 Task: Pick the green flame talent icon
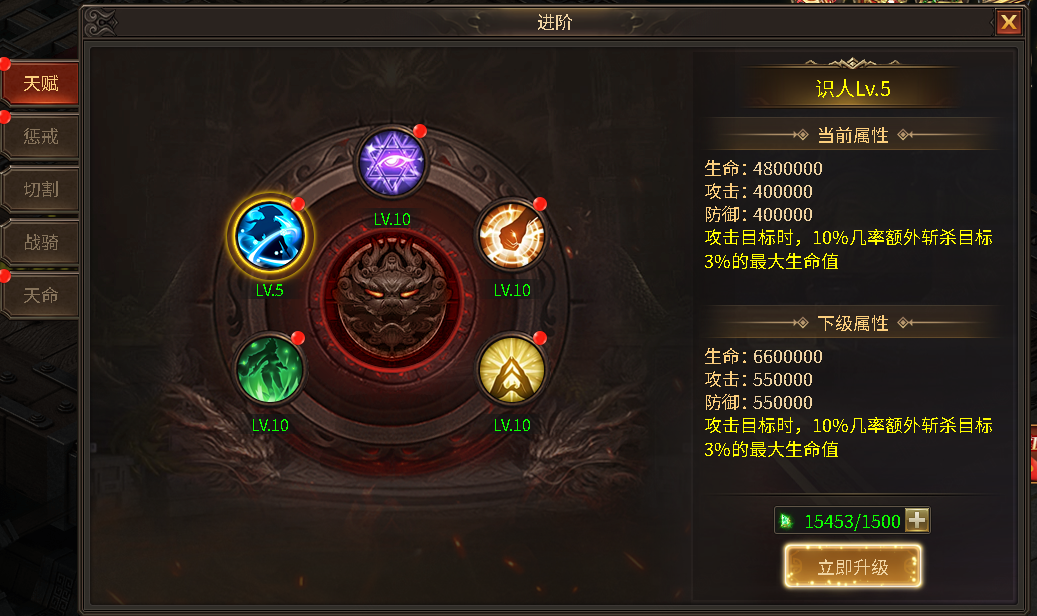tap(270, 369)
